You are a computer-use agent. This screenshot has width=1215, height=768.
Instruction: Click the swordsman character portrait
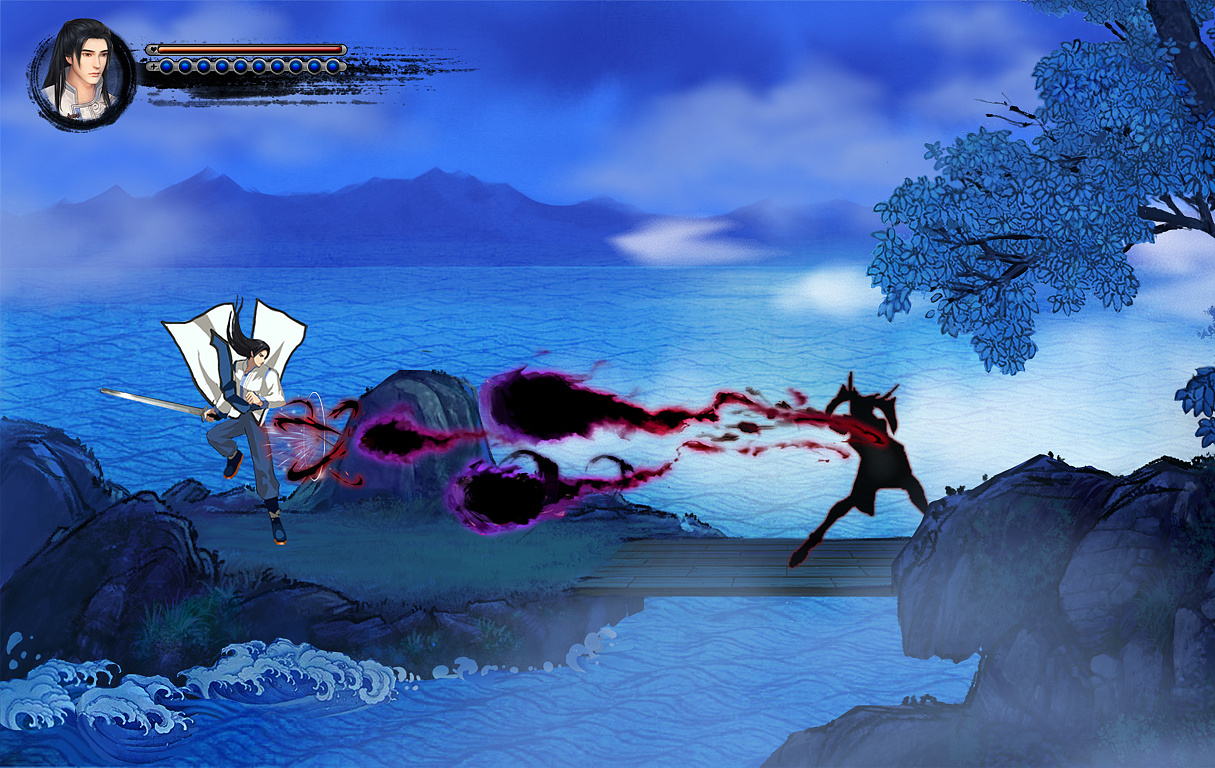[x=82, y=75]
